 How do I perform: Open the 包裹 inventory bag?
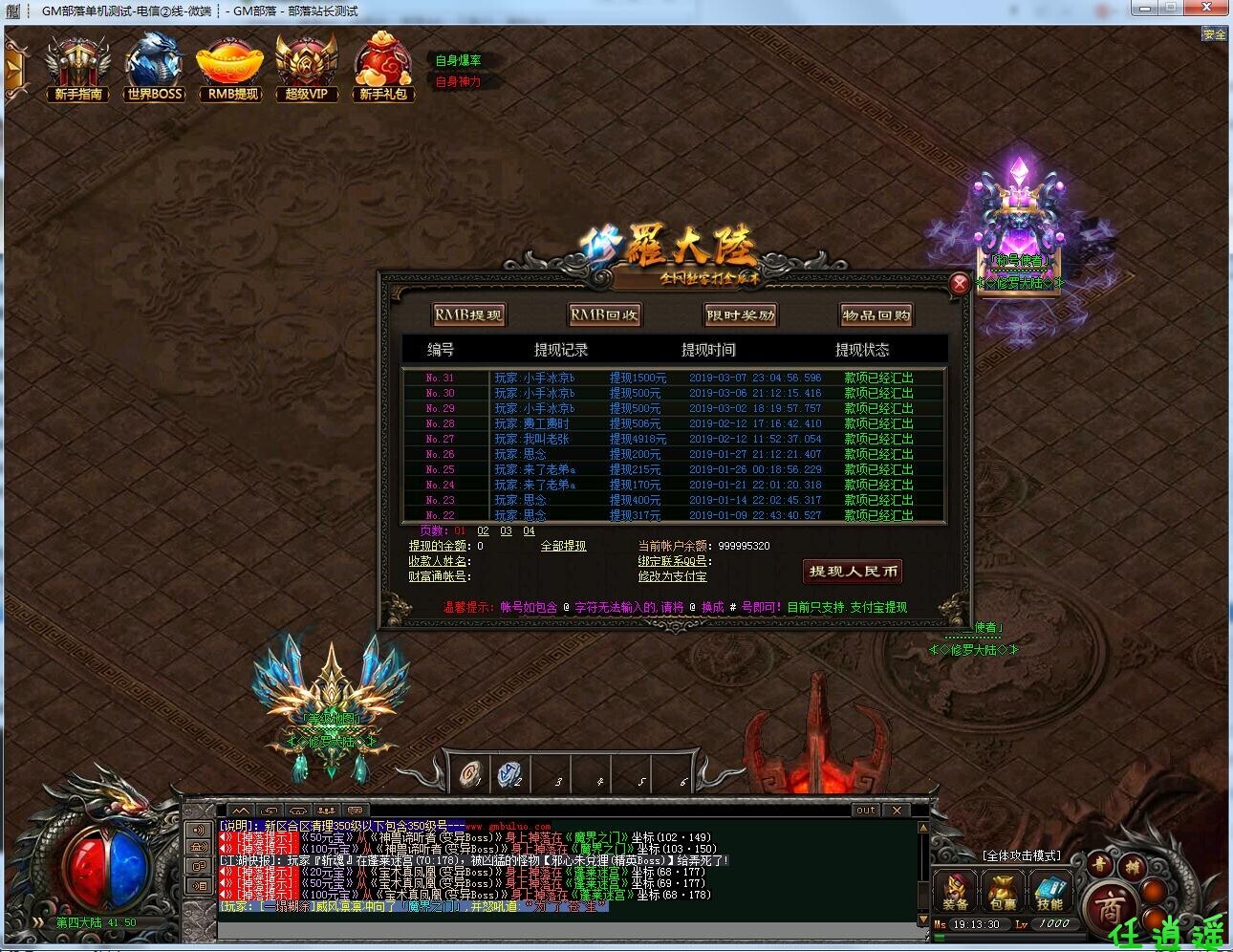(1003, 891)
